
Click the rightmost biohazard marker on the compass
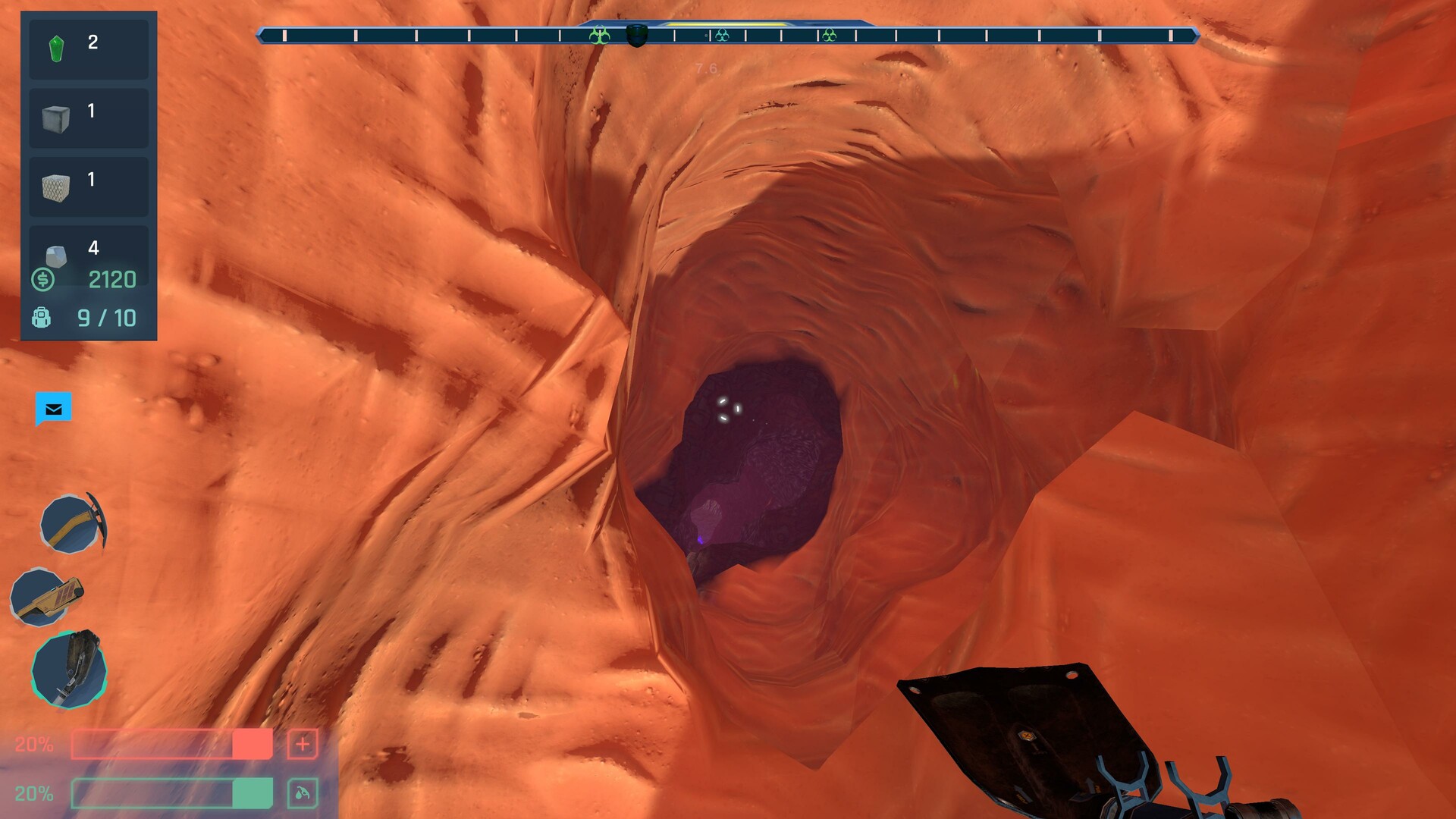pos(830,33)
